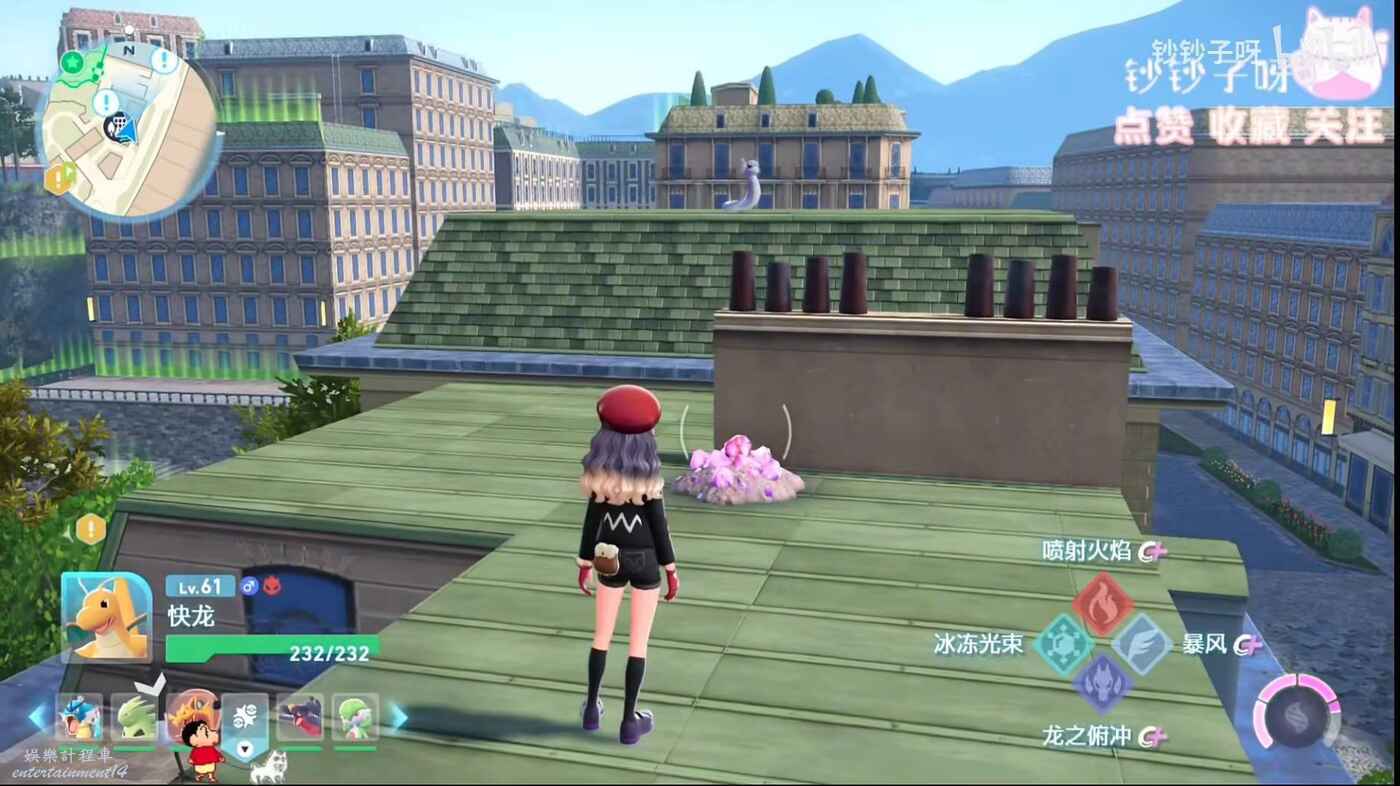Open the circular minimap

point(128,131)
